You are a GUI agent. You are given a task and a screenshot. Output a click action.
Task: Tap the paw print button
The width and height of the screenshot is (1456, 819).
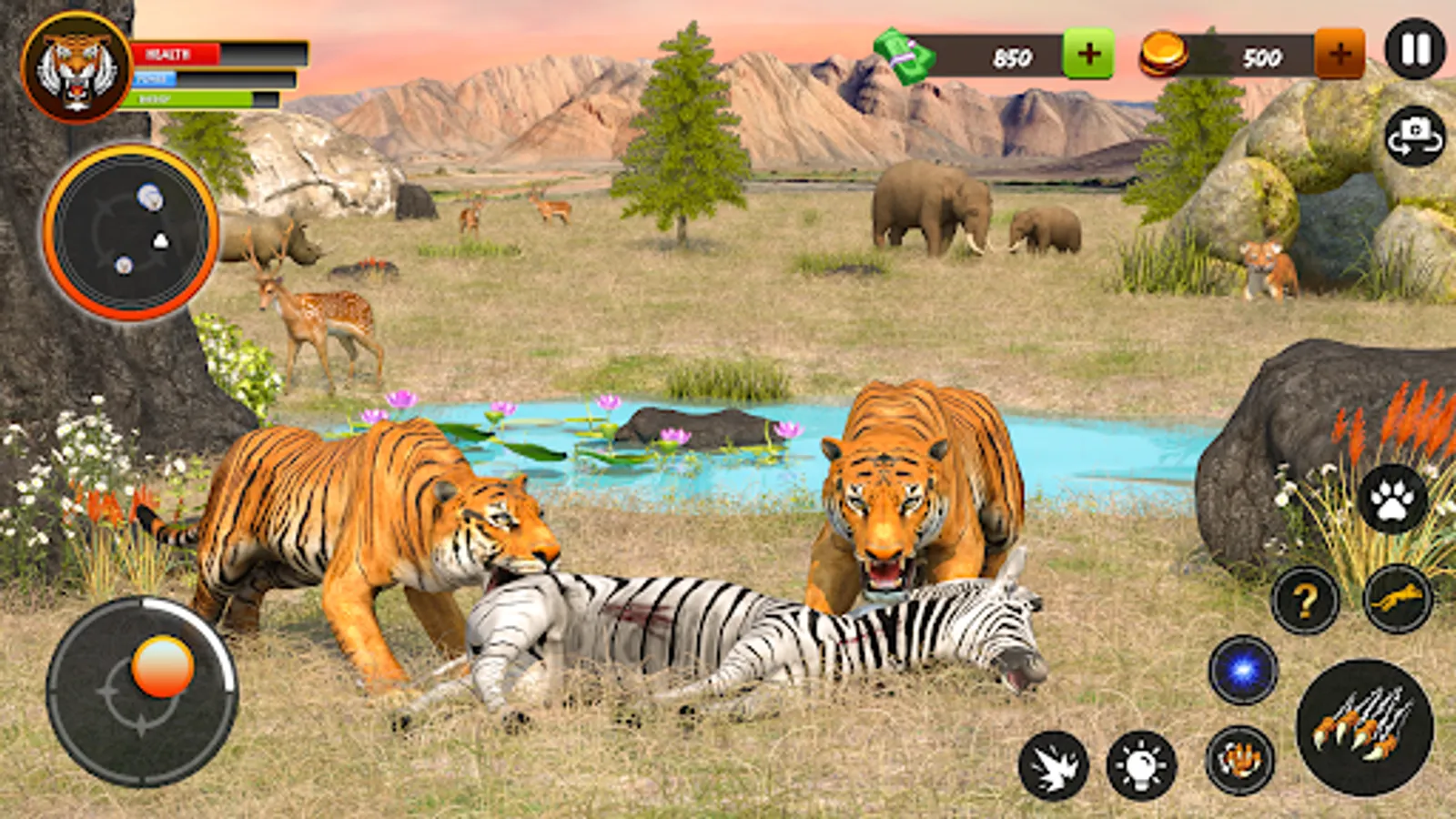coord(1392,500)
